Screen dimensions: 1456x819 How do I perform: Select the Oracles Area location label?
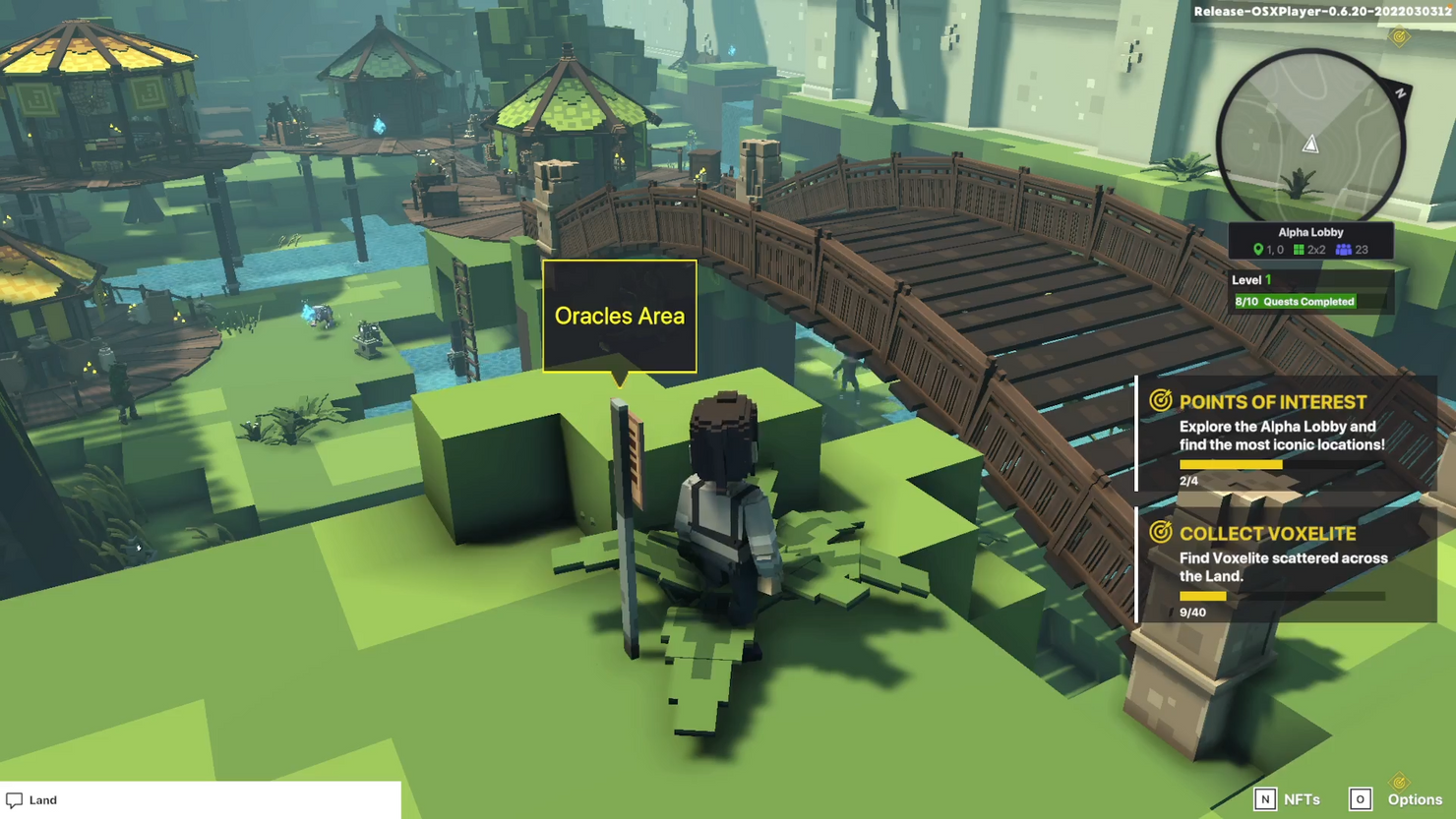[619, 316]
